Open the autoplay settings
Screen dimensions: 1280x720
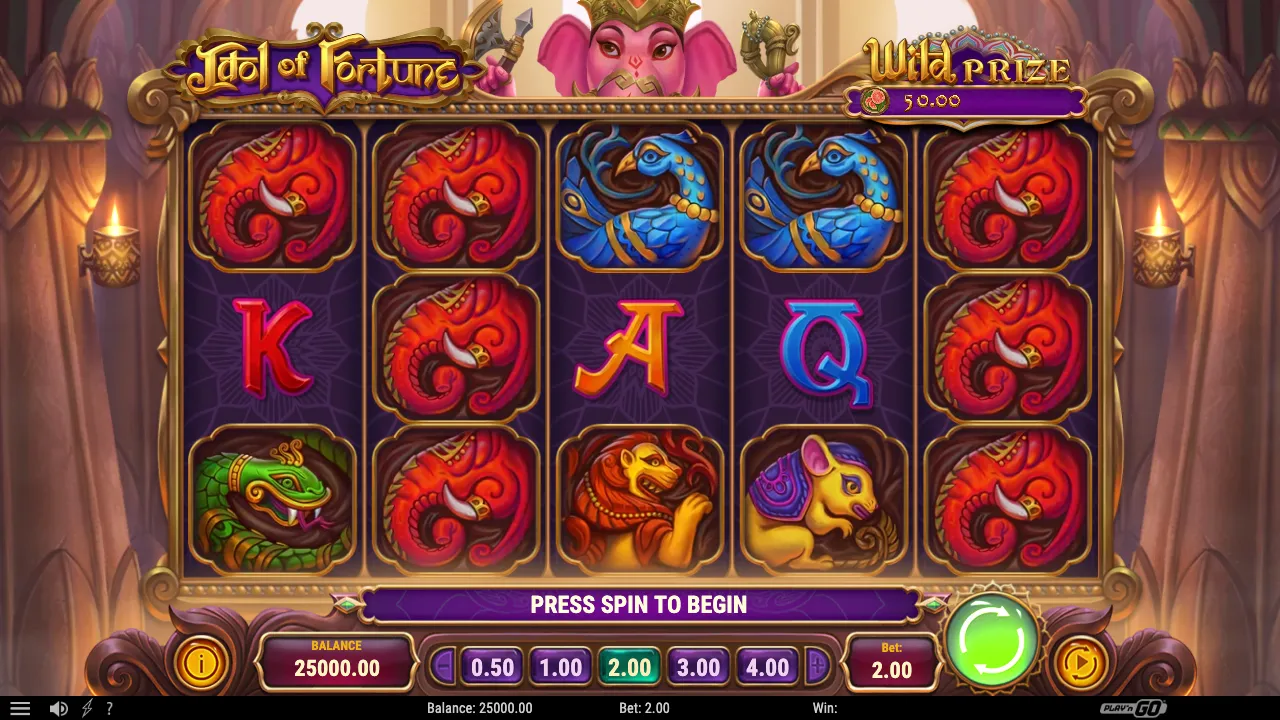[x=1079, y=663]
